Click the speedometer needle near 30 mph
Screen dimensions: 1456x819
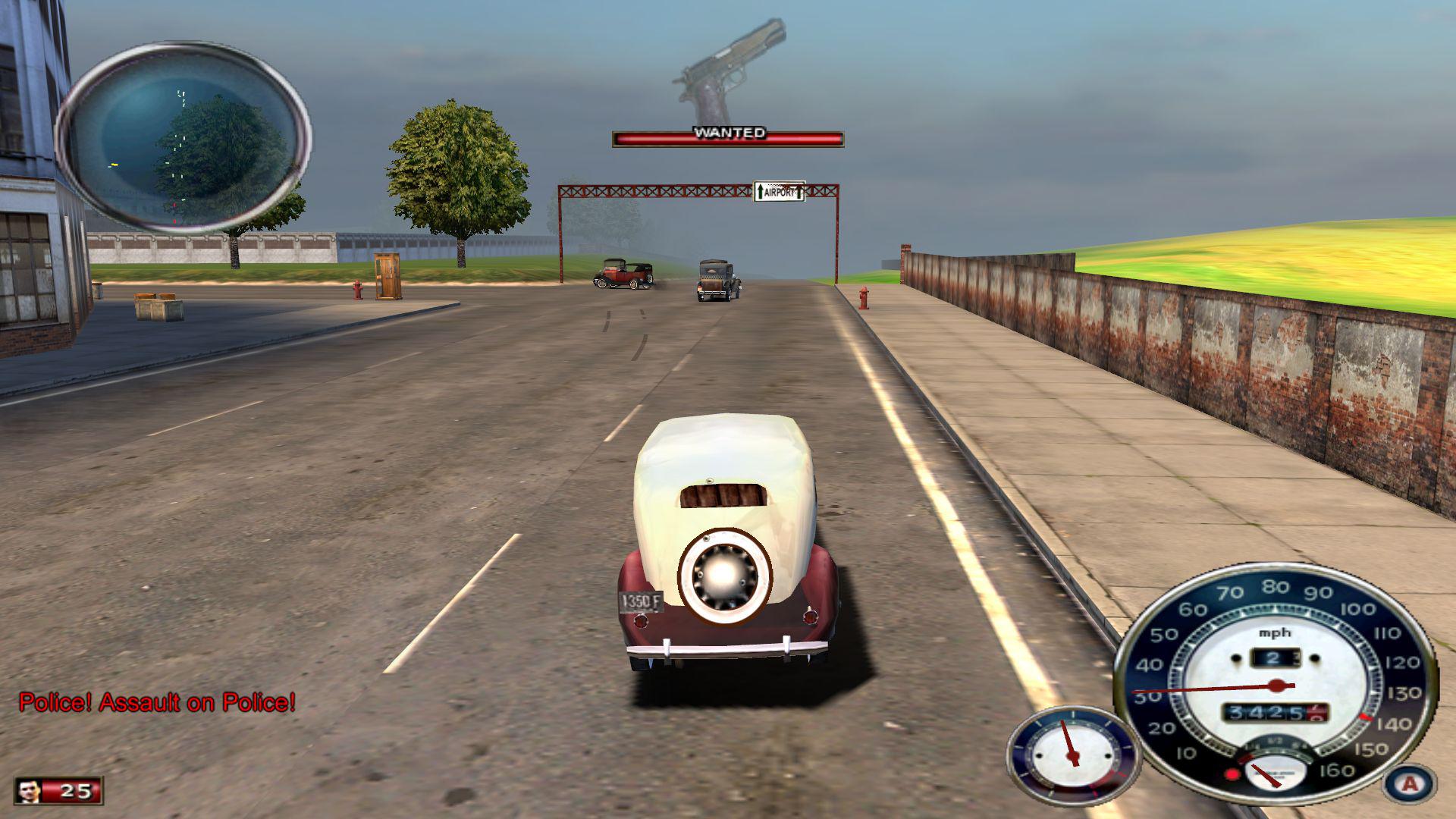pos(1159,691)
